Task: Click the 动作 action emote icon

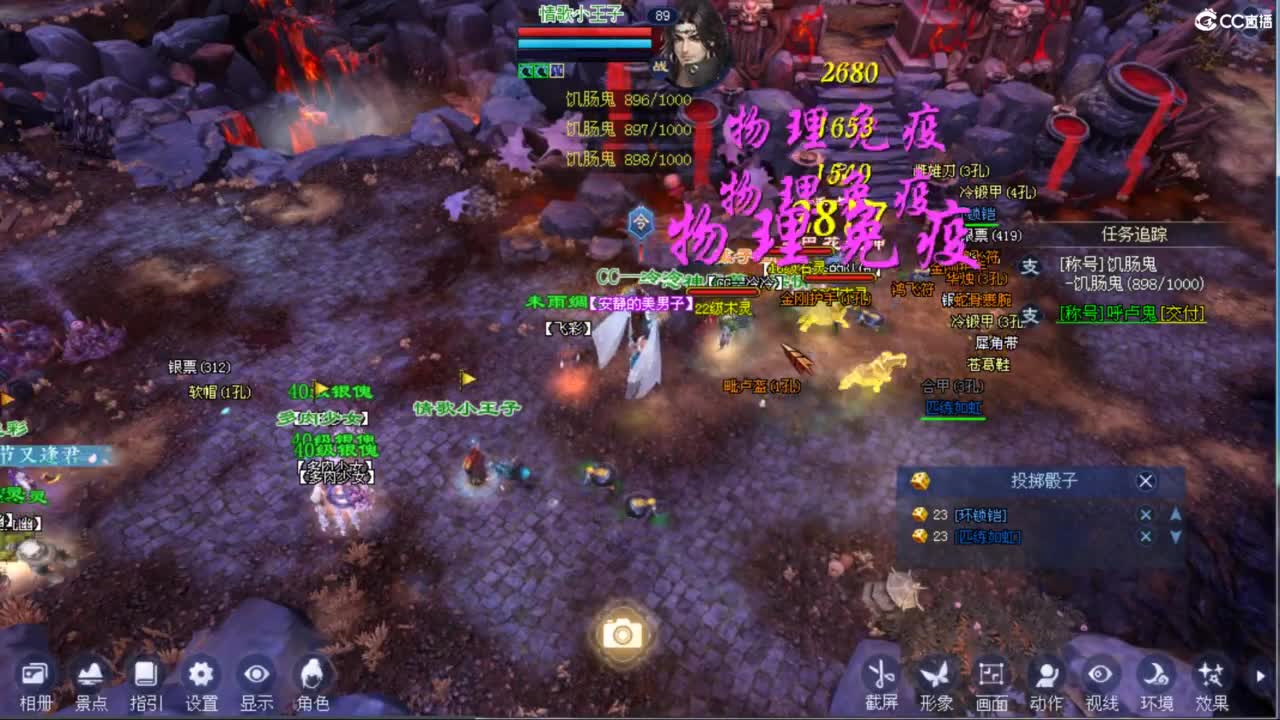Action: [1047, 673]
